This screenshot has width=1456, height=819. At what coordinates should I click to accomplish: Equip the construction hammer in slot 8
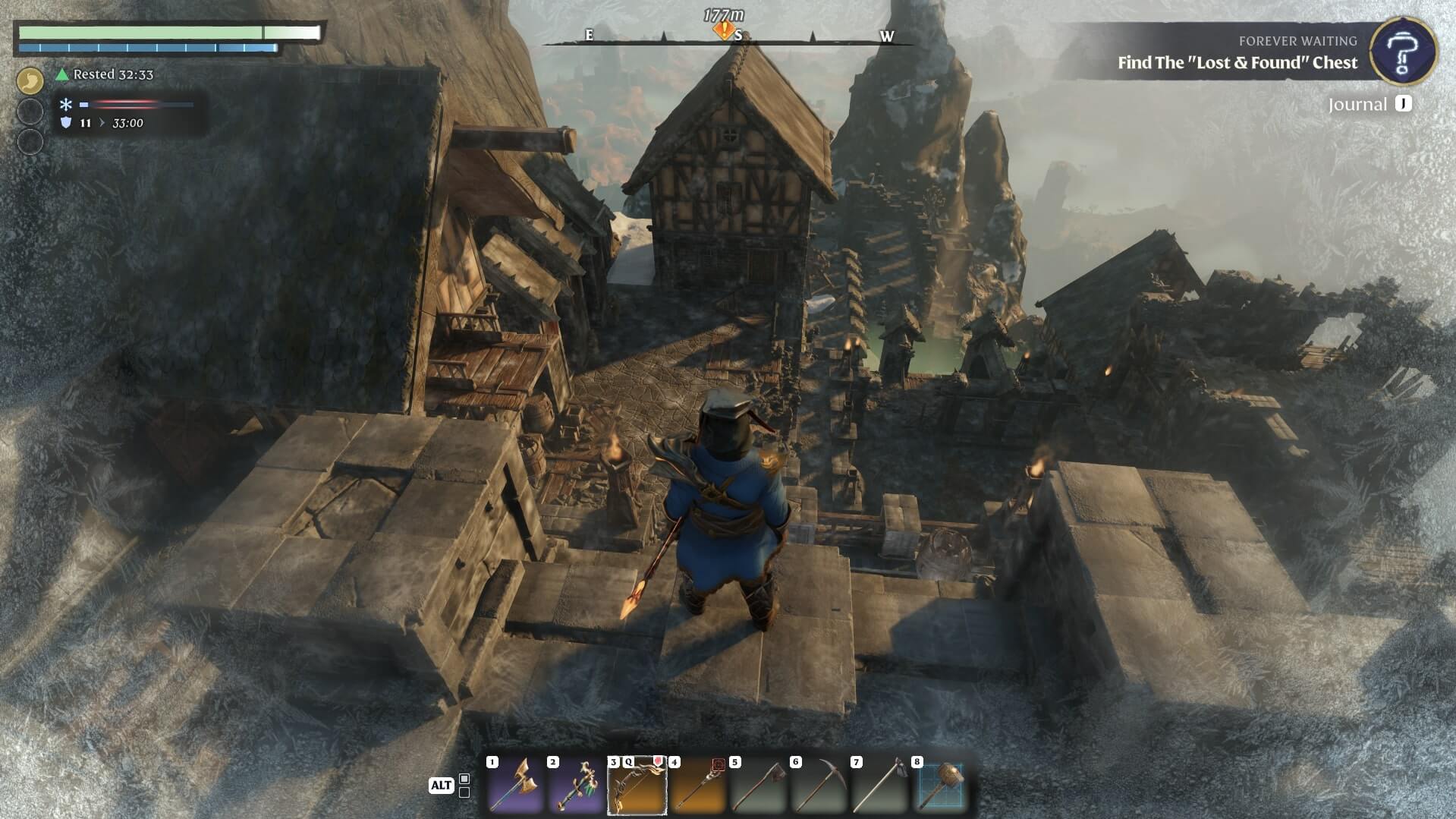941,786
